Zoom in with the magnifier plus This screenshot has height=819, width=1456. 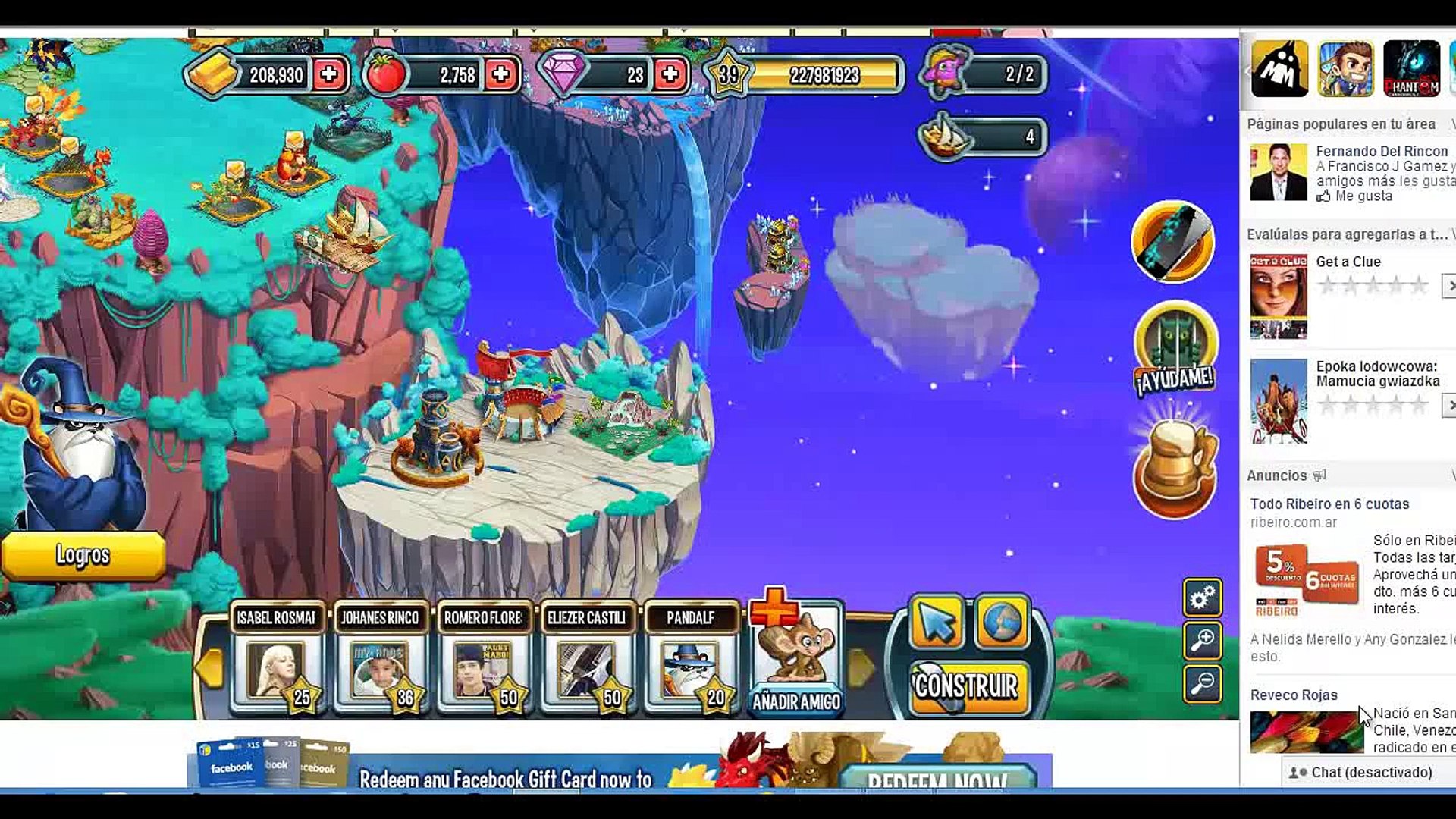click(1202, 642)
